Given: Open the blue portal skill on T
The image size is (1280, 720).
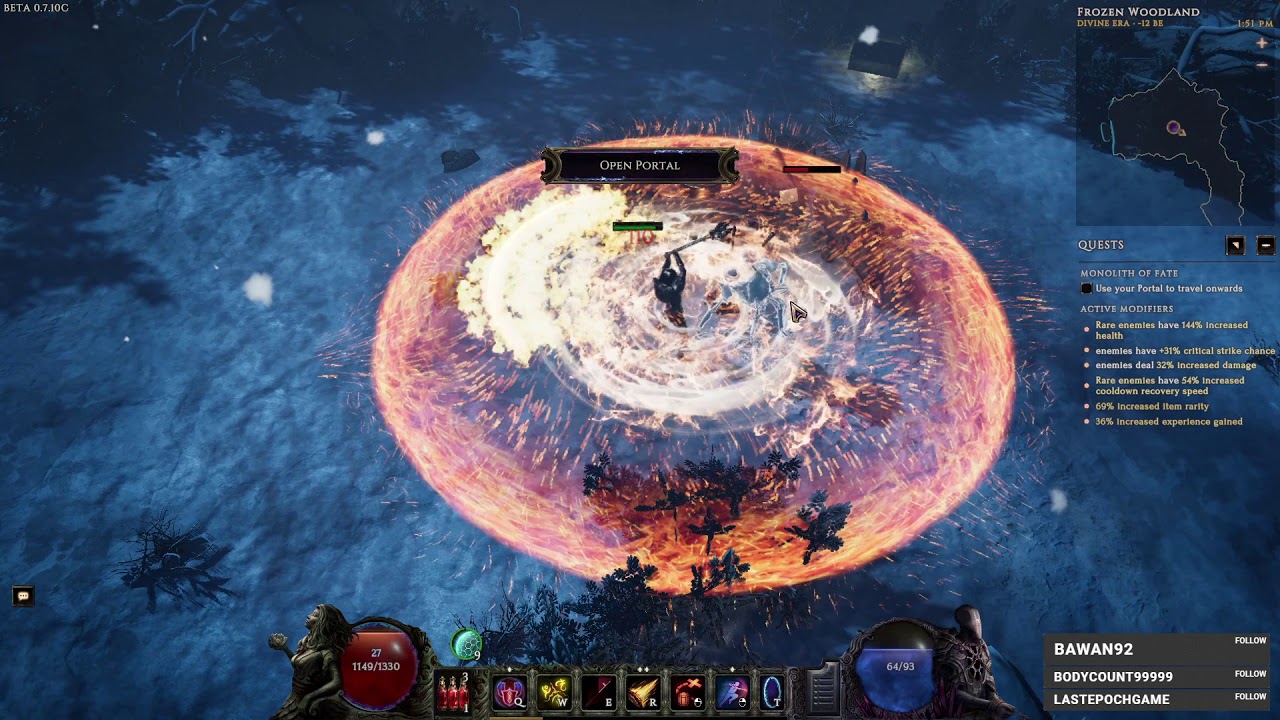Looking at the screenshot, I should click(772, 692).
